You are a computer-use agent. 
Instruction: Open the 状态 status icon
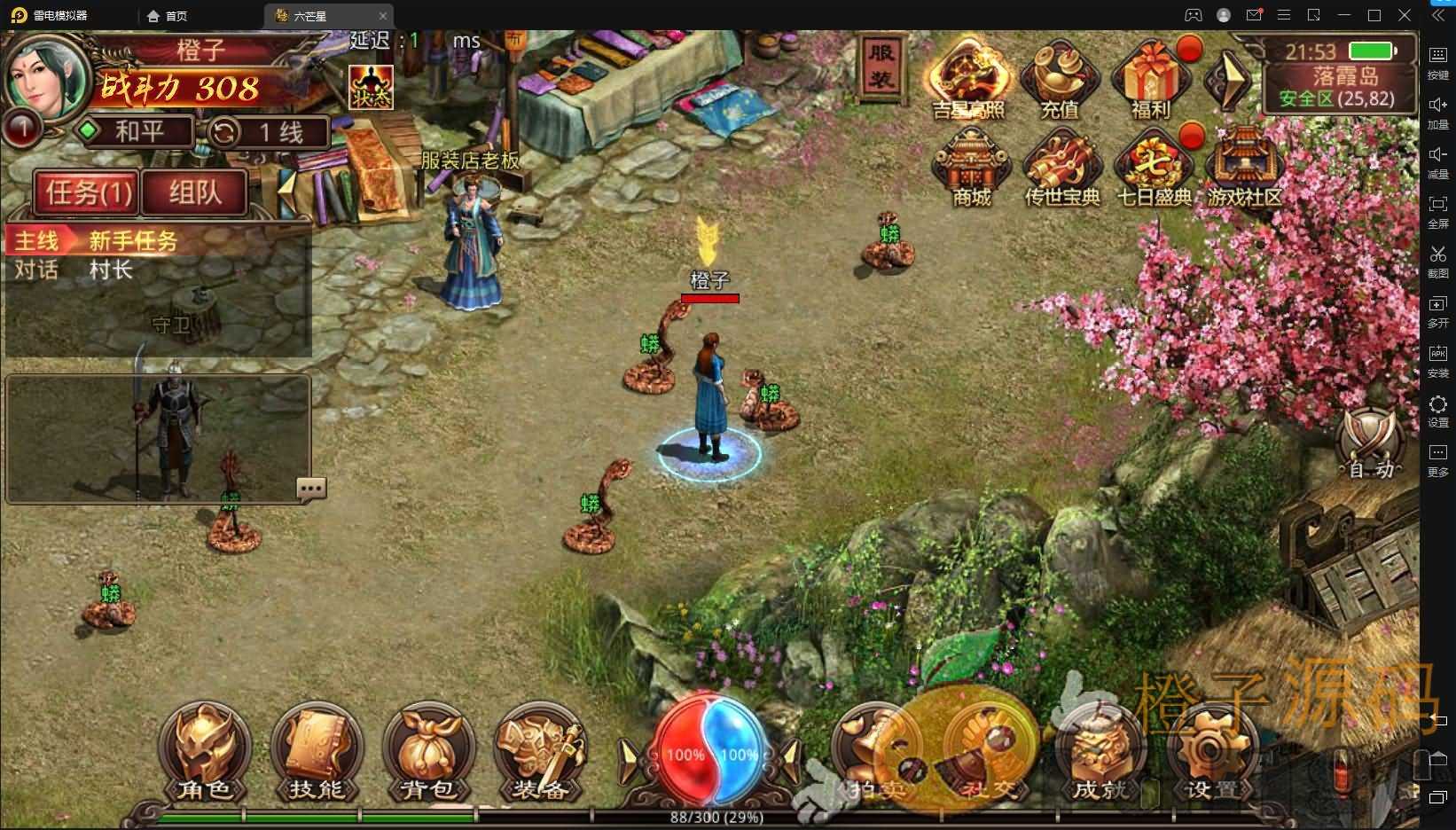pos(371,87)
